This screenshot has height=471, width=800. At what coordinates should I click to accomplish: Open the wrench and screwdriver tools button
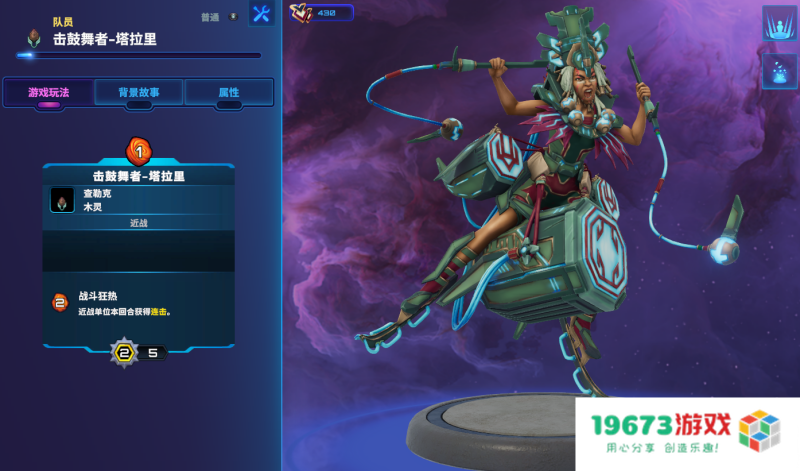(x=261, y=14)
